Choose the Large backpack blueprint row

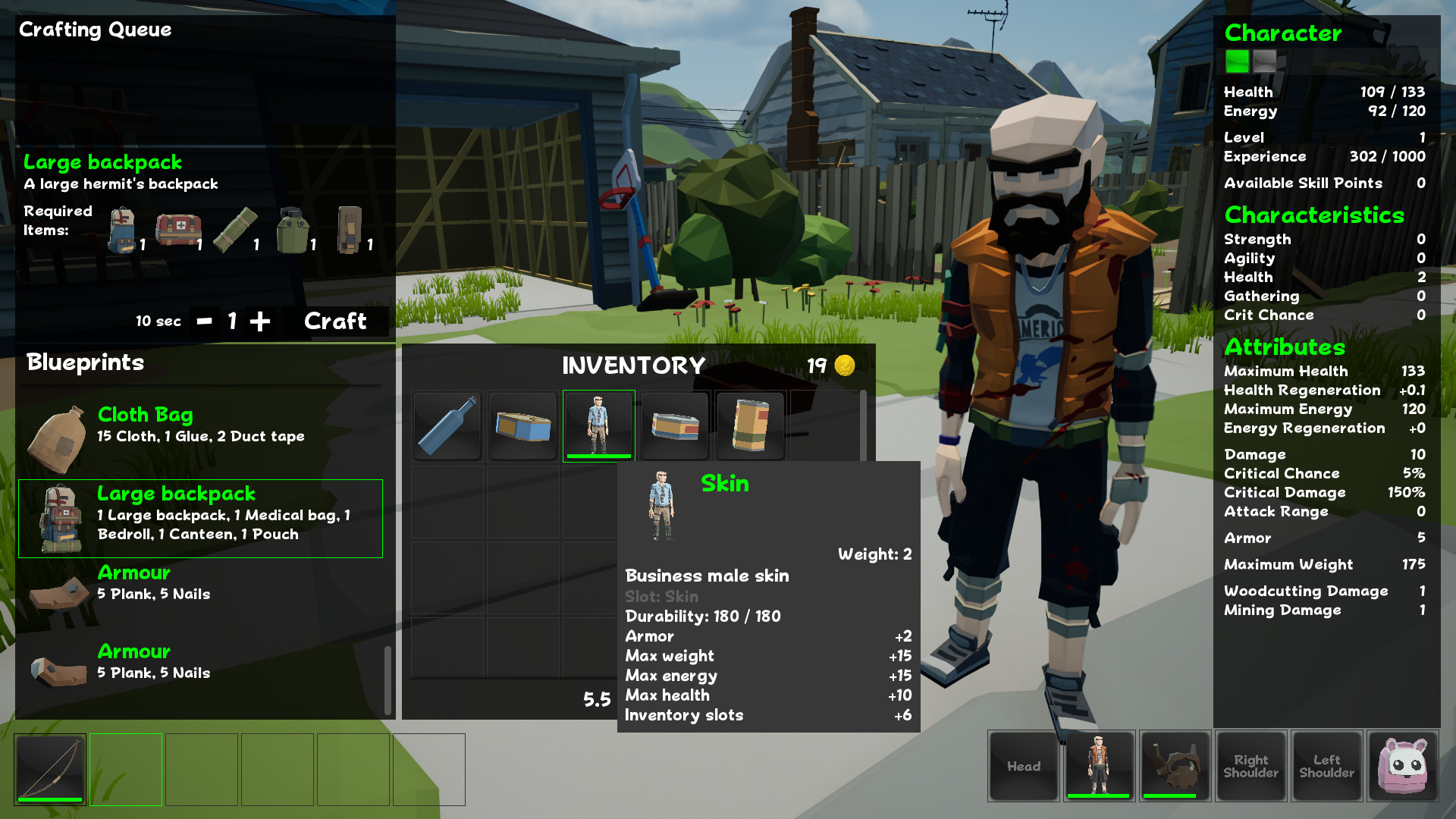coord(200,518)
